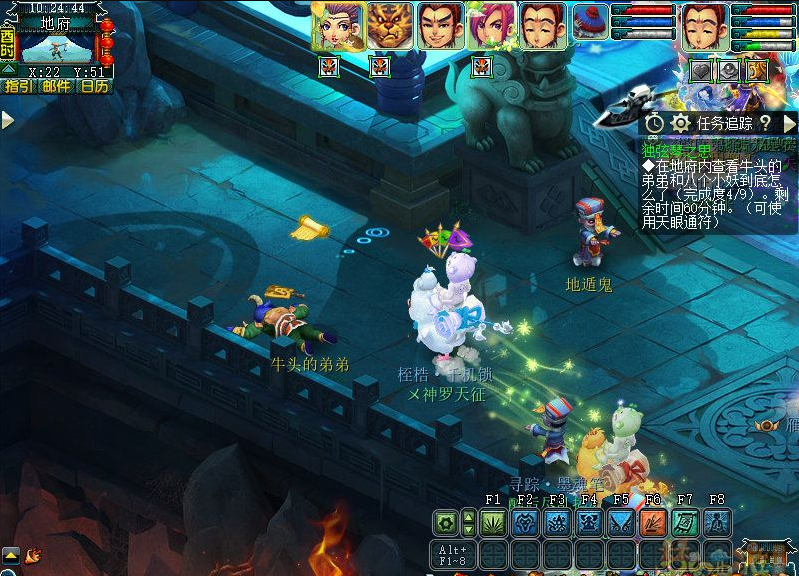Select the purple-haired teammate portrait
Screen dimensions: 799x576
click(x=337, y=26)
